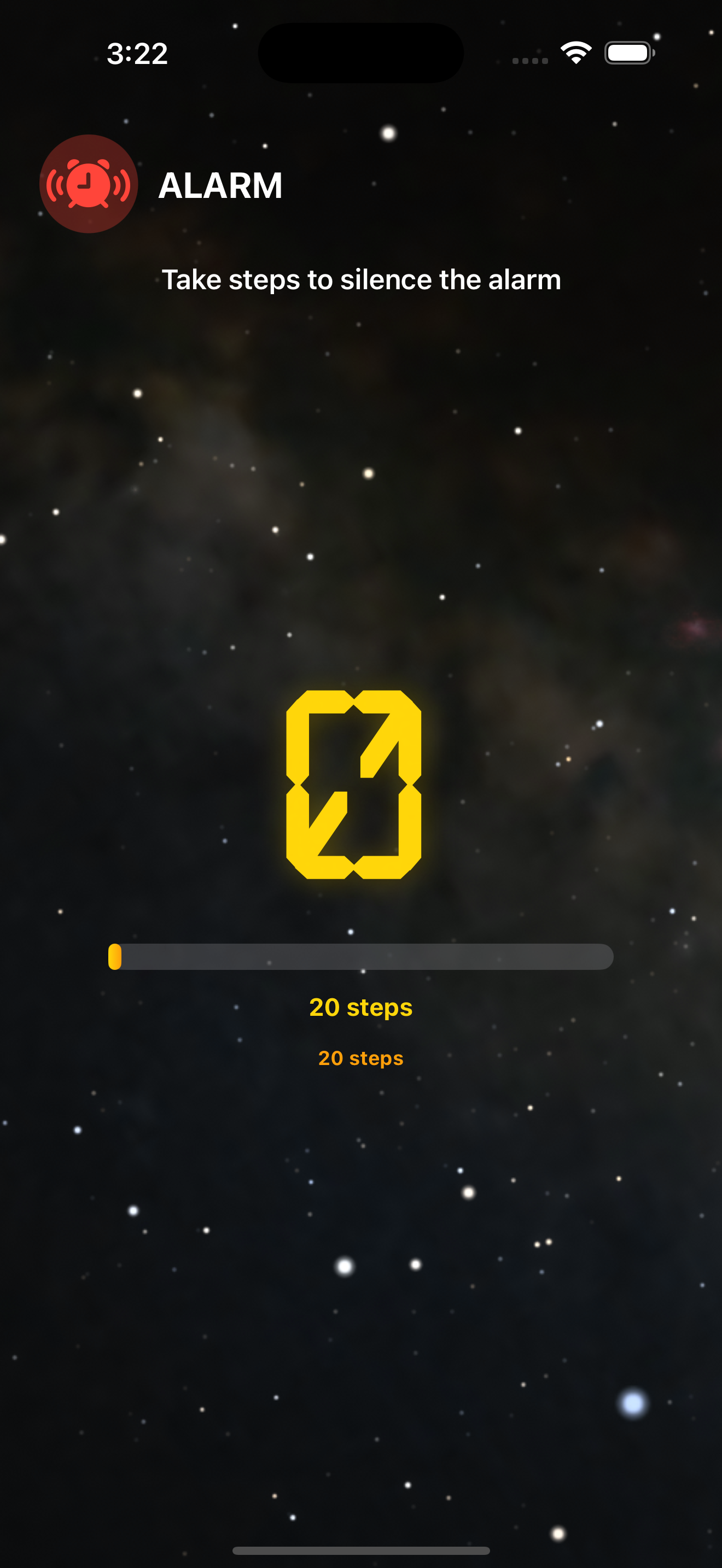722x1568 pixels.
Task: Click the ALARM title label
Action: click(x=220, y=186)
